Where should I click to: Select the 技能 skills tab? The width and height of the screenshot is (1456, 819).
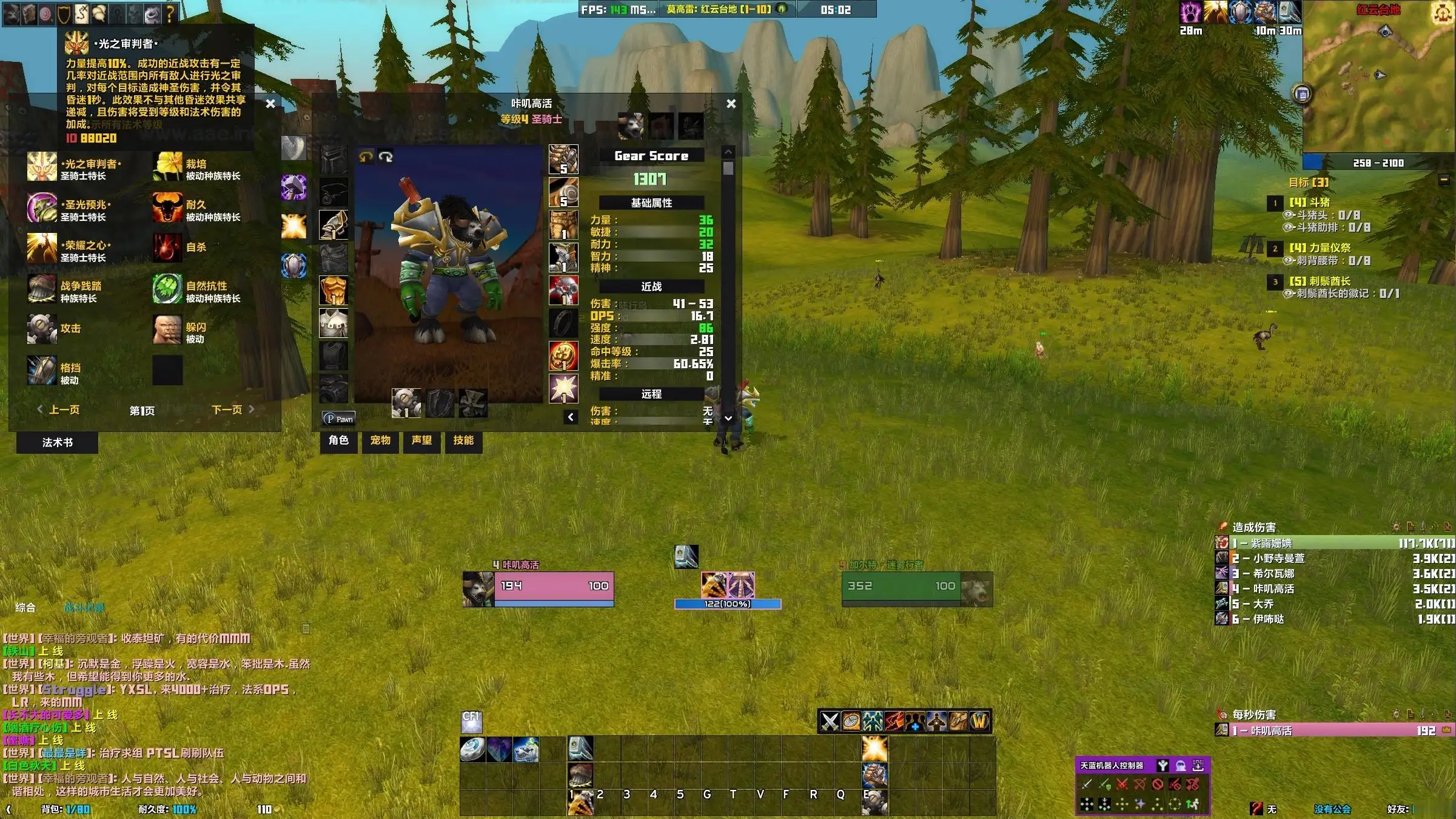tap(463, 440)
